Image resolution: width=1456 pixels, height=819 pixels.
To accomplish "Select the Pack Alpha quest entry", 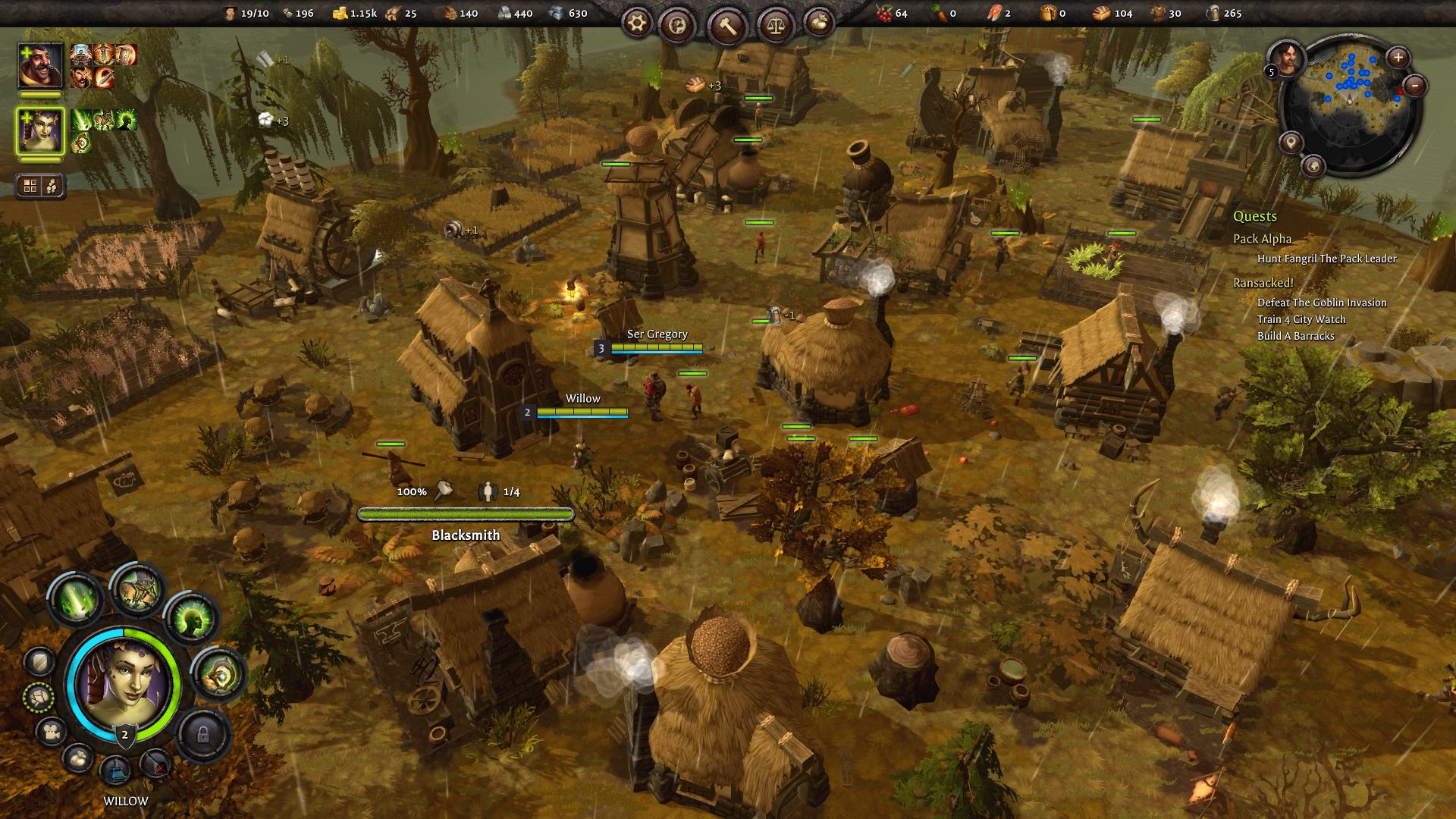I will [x=1262, y=239].
